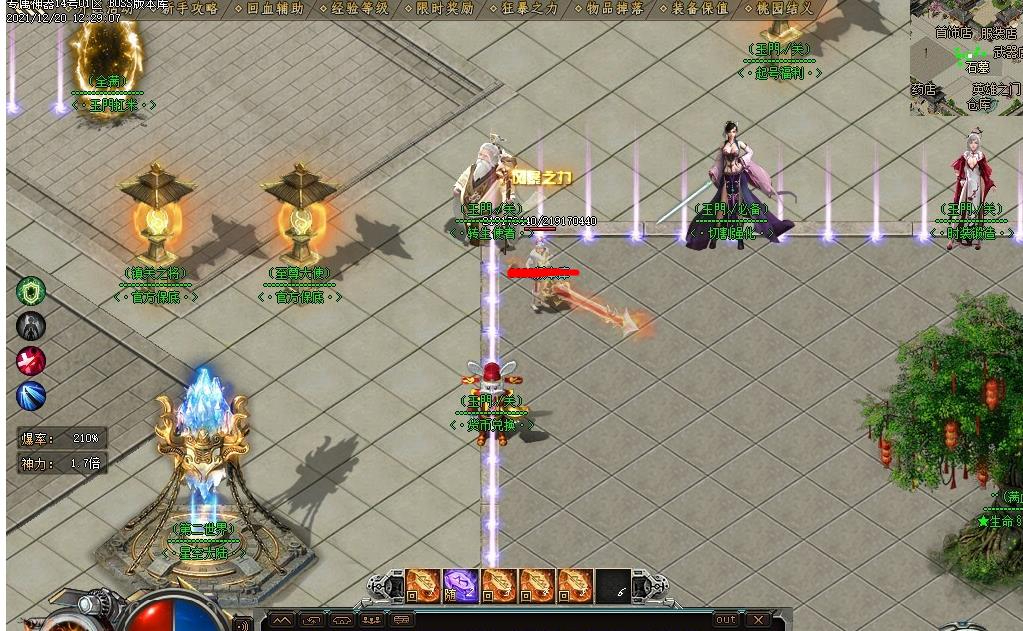The width and height of the screenshot is (1023, 631).
Task: Select the grey silhouette figure icon
Action: [31, 326]
